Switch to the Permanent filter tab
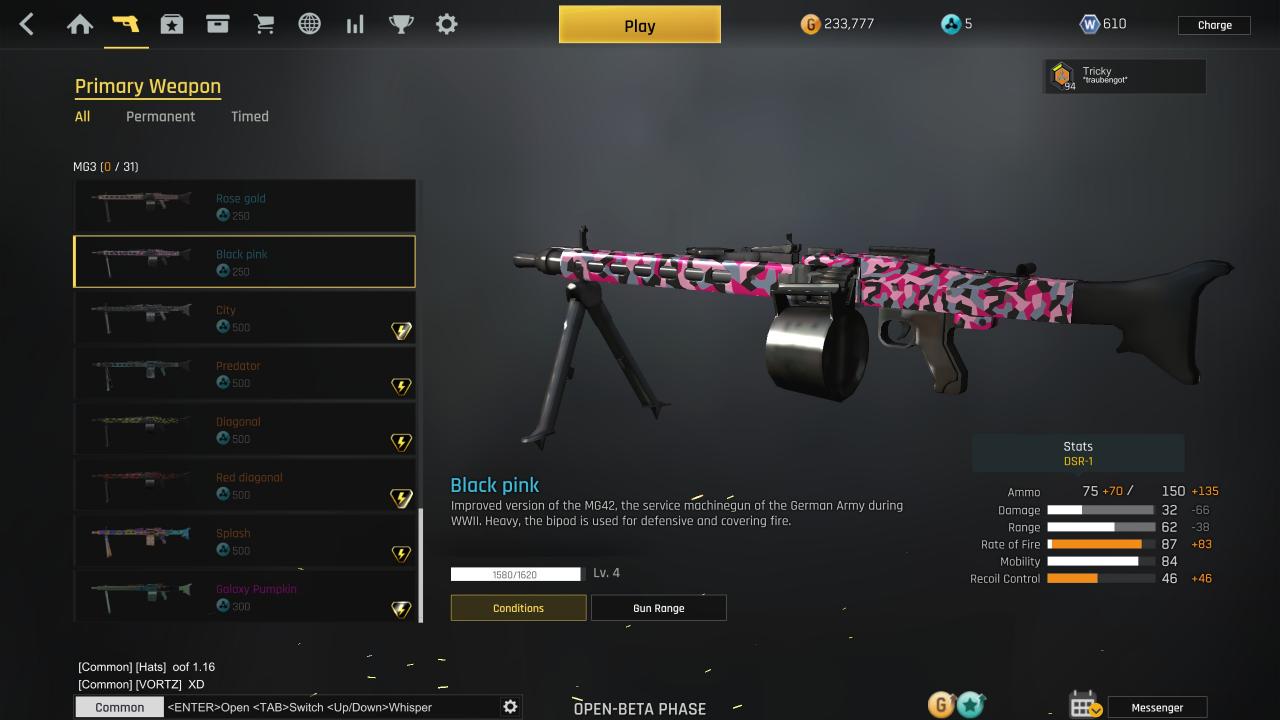 coord(160,116)
